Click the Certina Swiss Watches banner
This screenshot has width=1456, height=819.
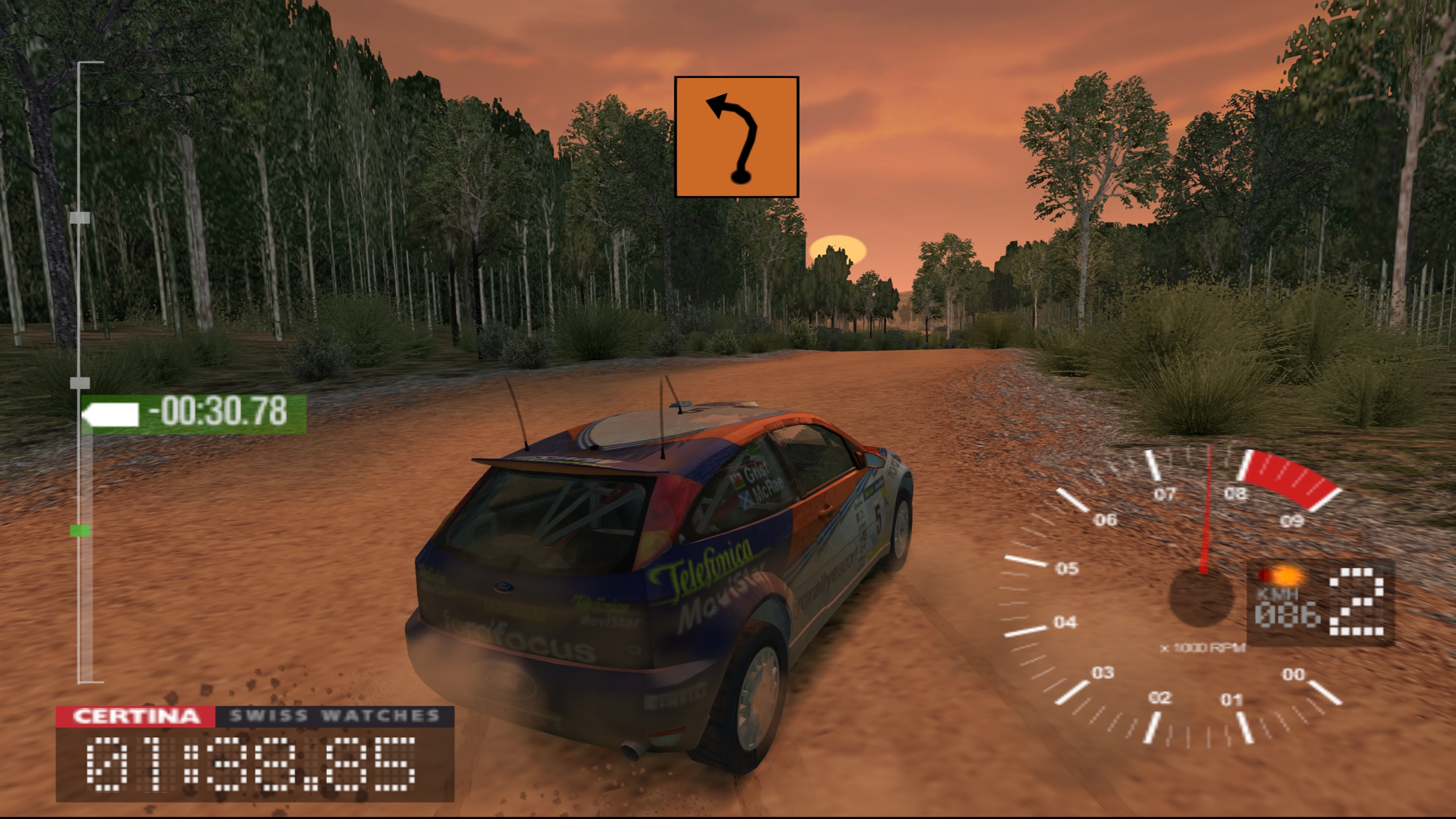pyautogui.click(x=255, y=716)
